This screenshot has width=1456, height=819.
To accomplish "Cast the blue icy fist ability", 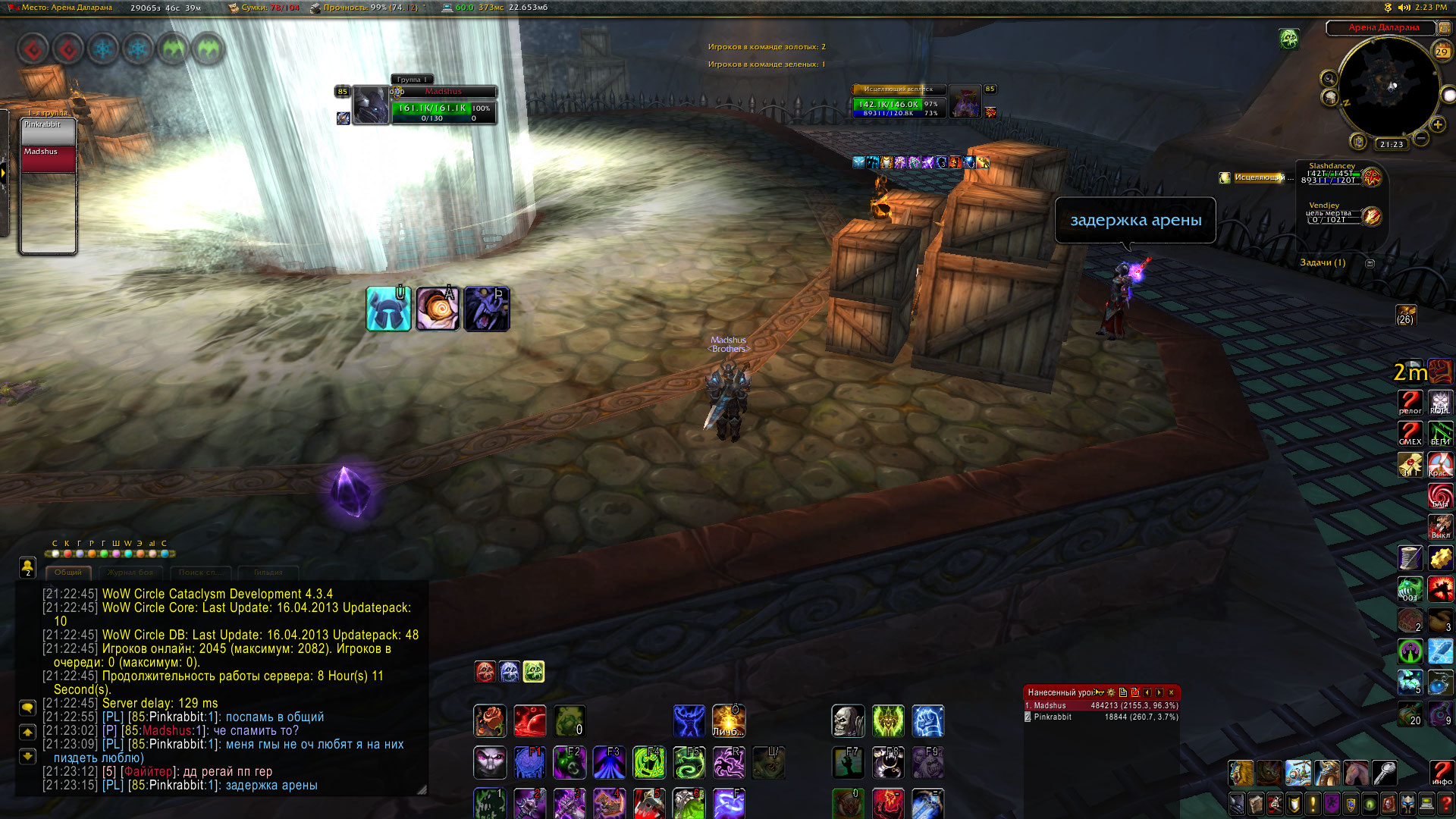I will (927, 721).
